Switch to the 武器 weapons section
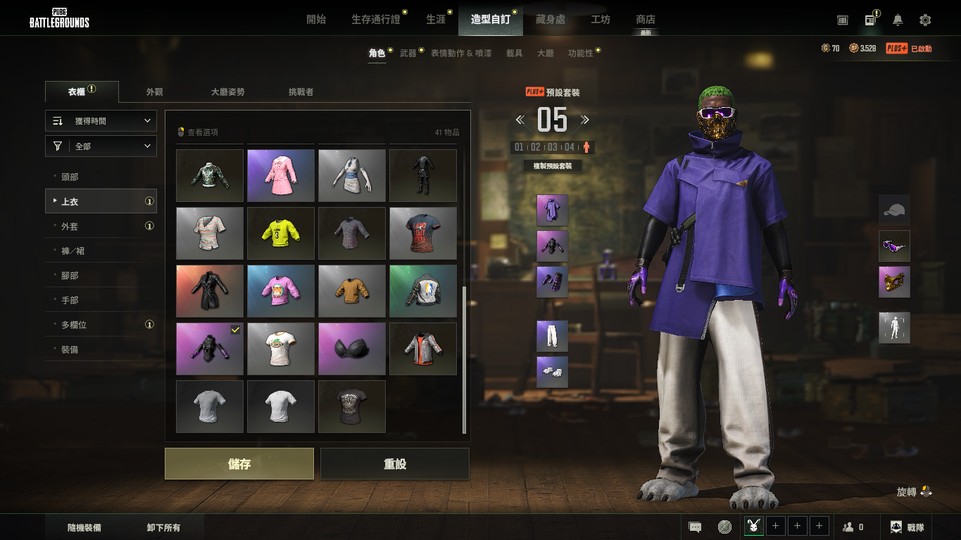Image resolution: width=961 pixels, height=540 pixels. [408, 53]
